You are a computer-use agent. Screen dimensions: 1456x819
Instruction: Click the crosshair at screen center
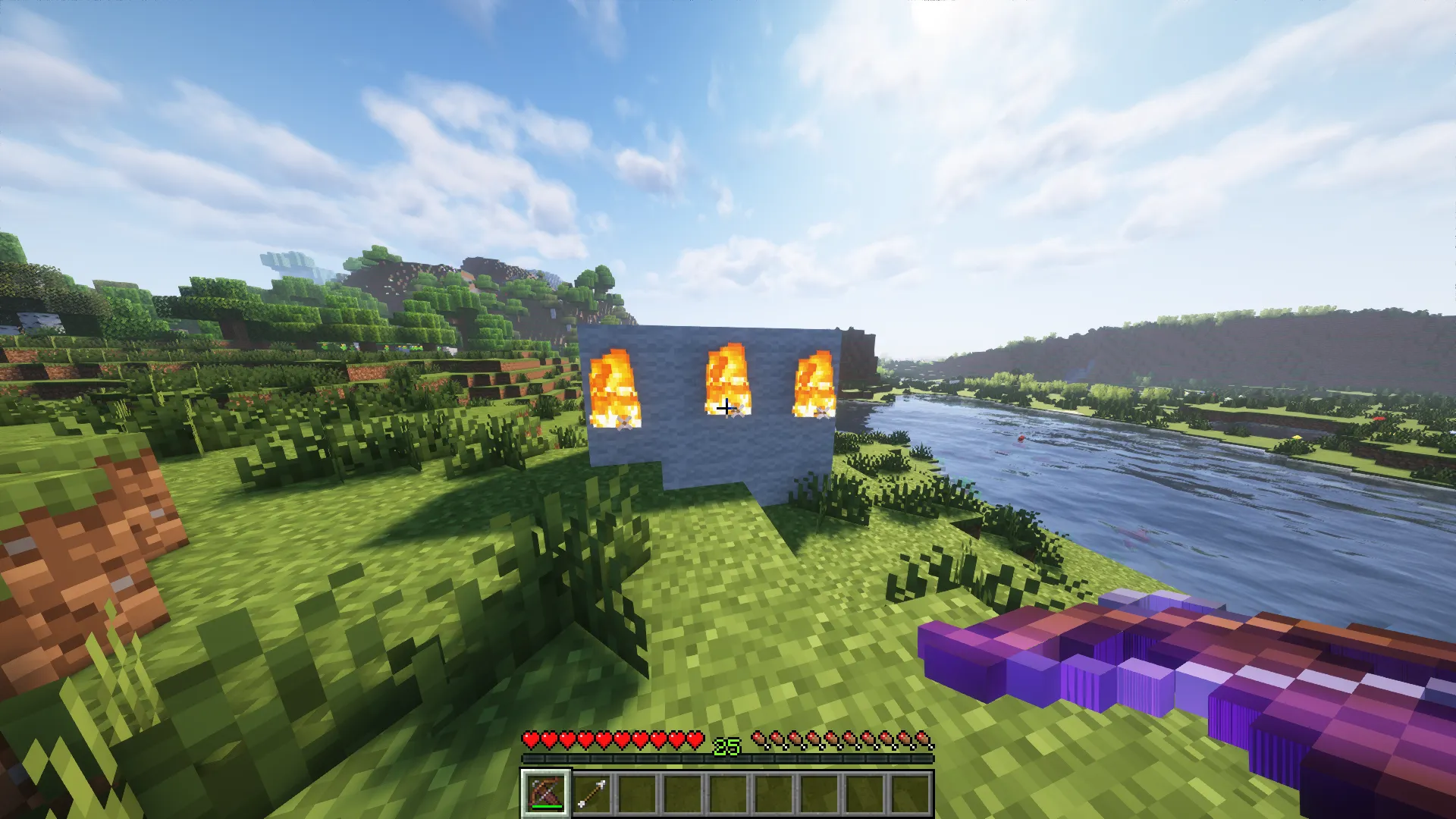[728, 407]
